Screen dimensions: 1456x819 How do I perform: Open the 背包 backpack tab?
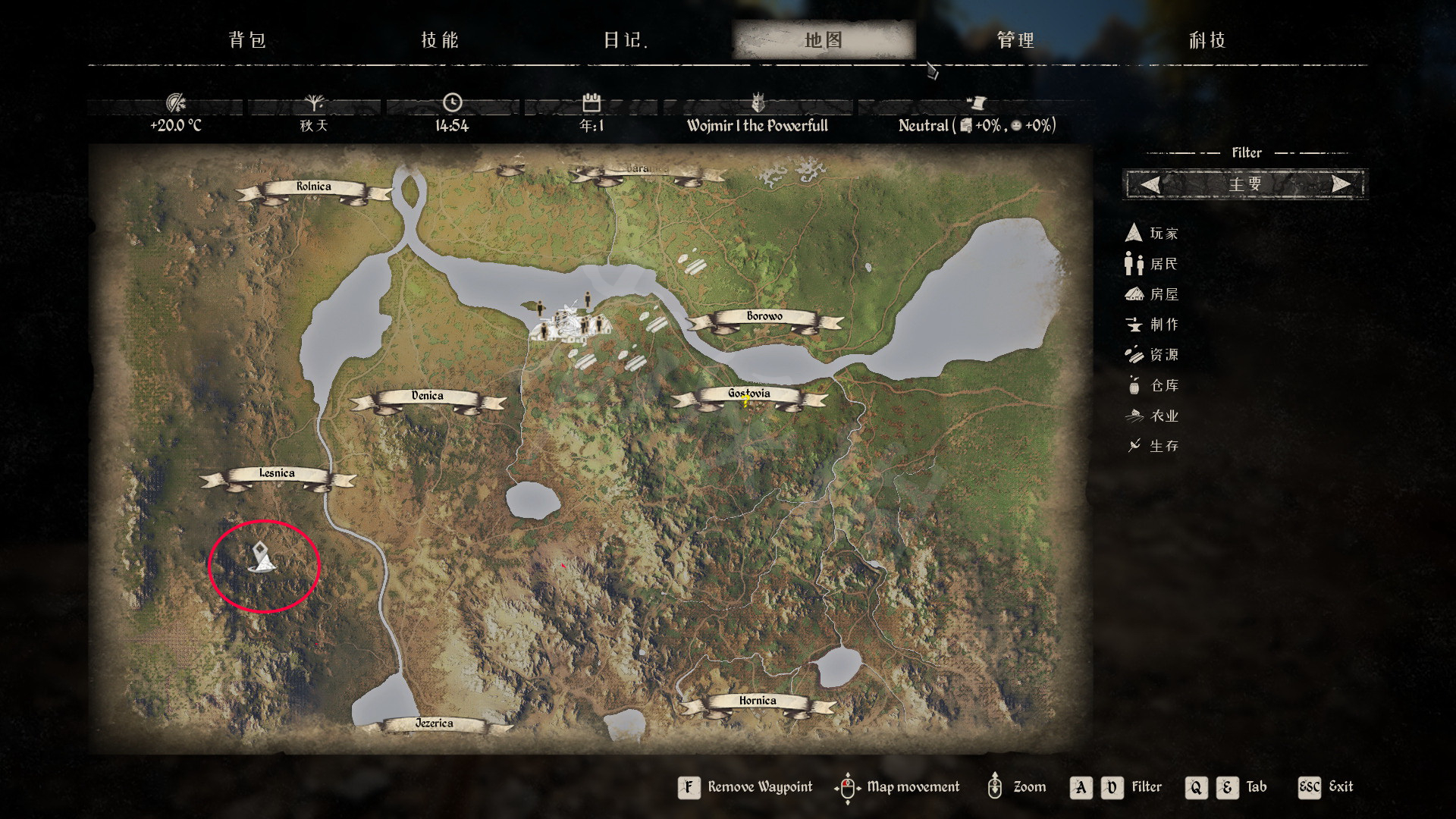pos(247,40)
